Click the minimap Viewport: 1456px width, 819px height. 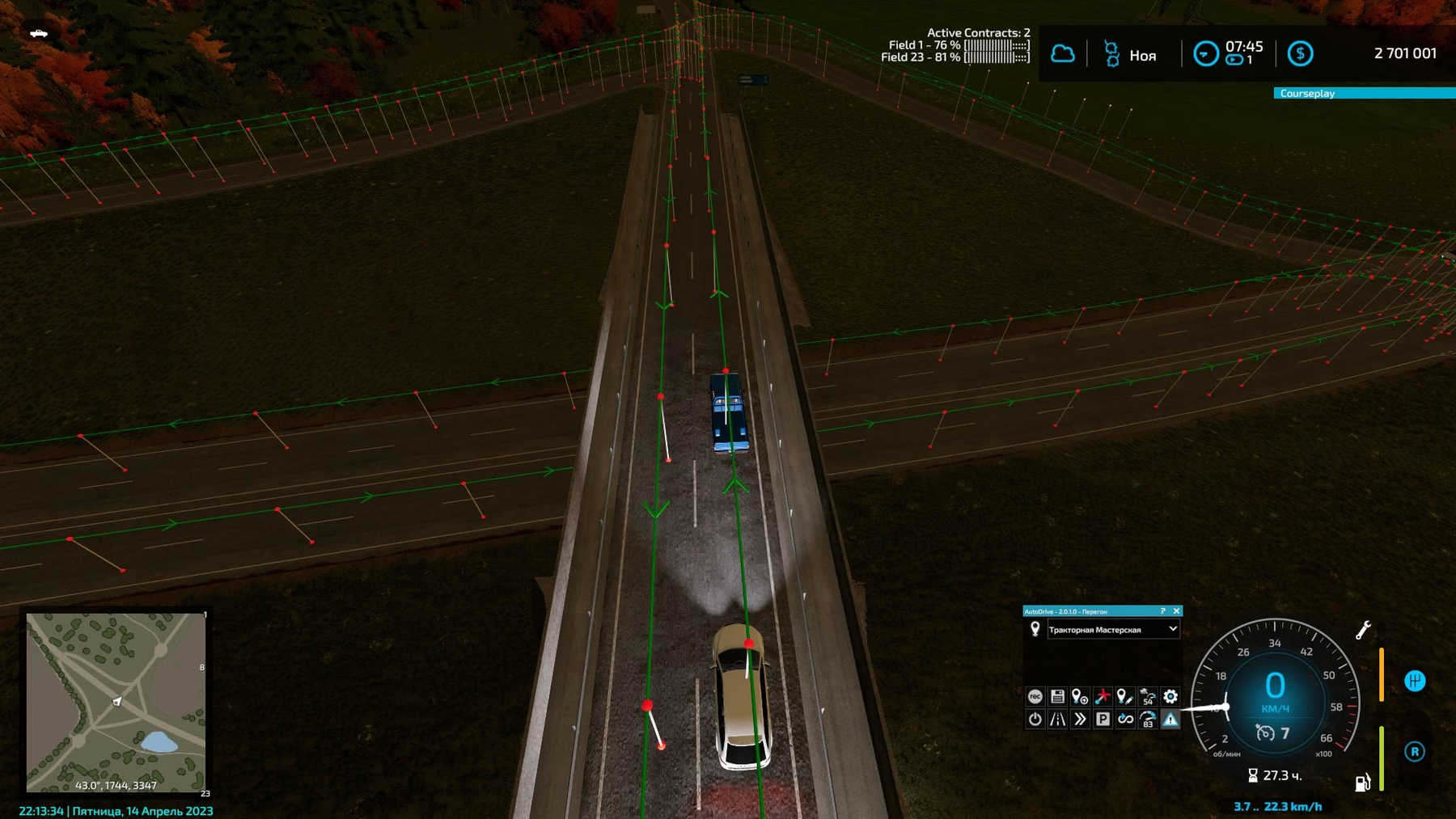point(116,702)
